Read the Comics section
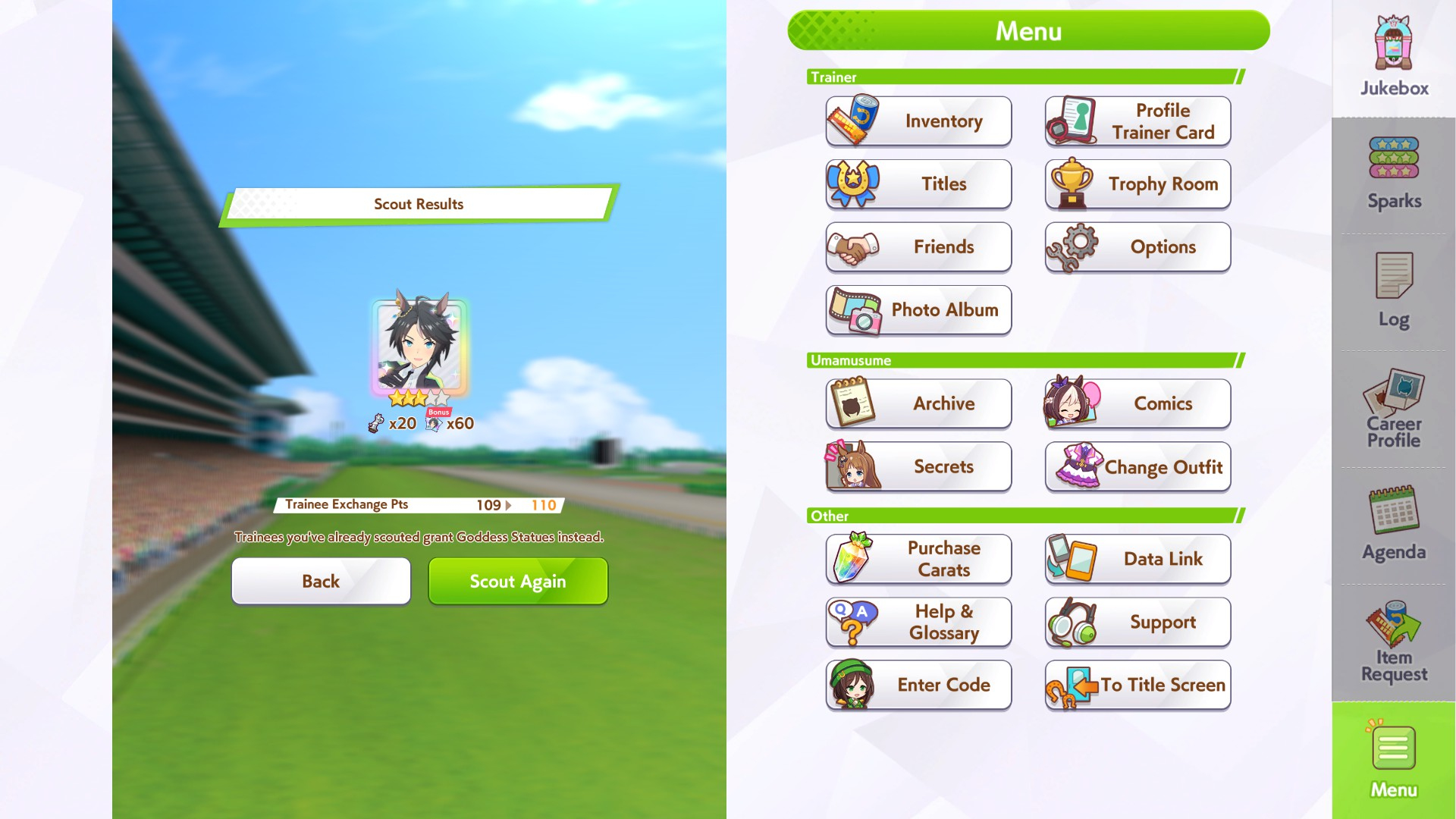 coord(1137,403)
